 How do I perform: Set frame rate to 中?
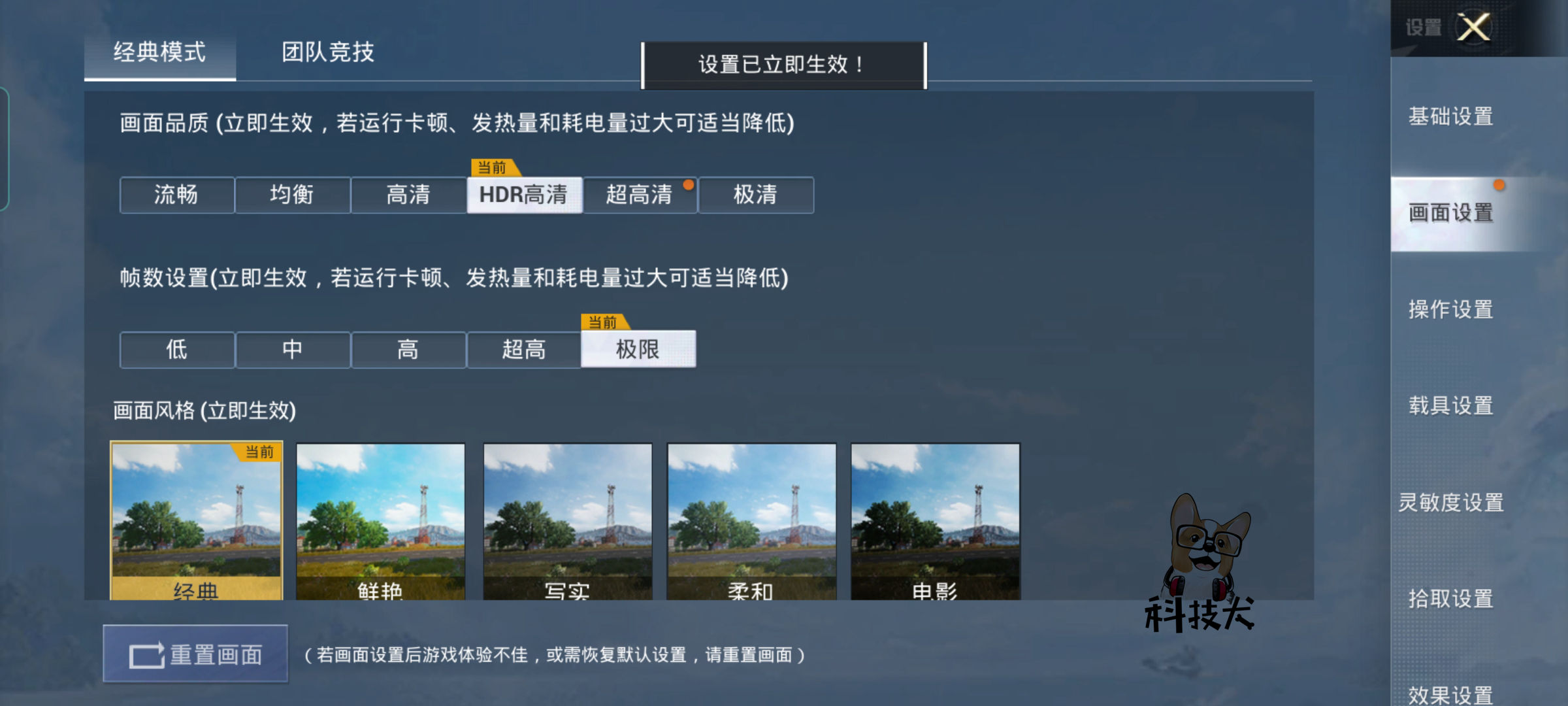[292, 350]
